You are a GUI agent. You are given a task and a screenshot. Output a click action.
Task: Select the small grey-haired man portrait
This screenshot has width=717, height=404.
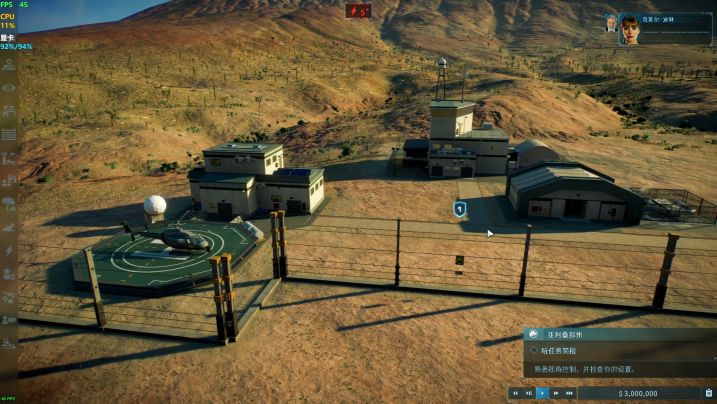[610, 23]
